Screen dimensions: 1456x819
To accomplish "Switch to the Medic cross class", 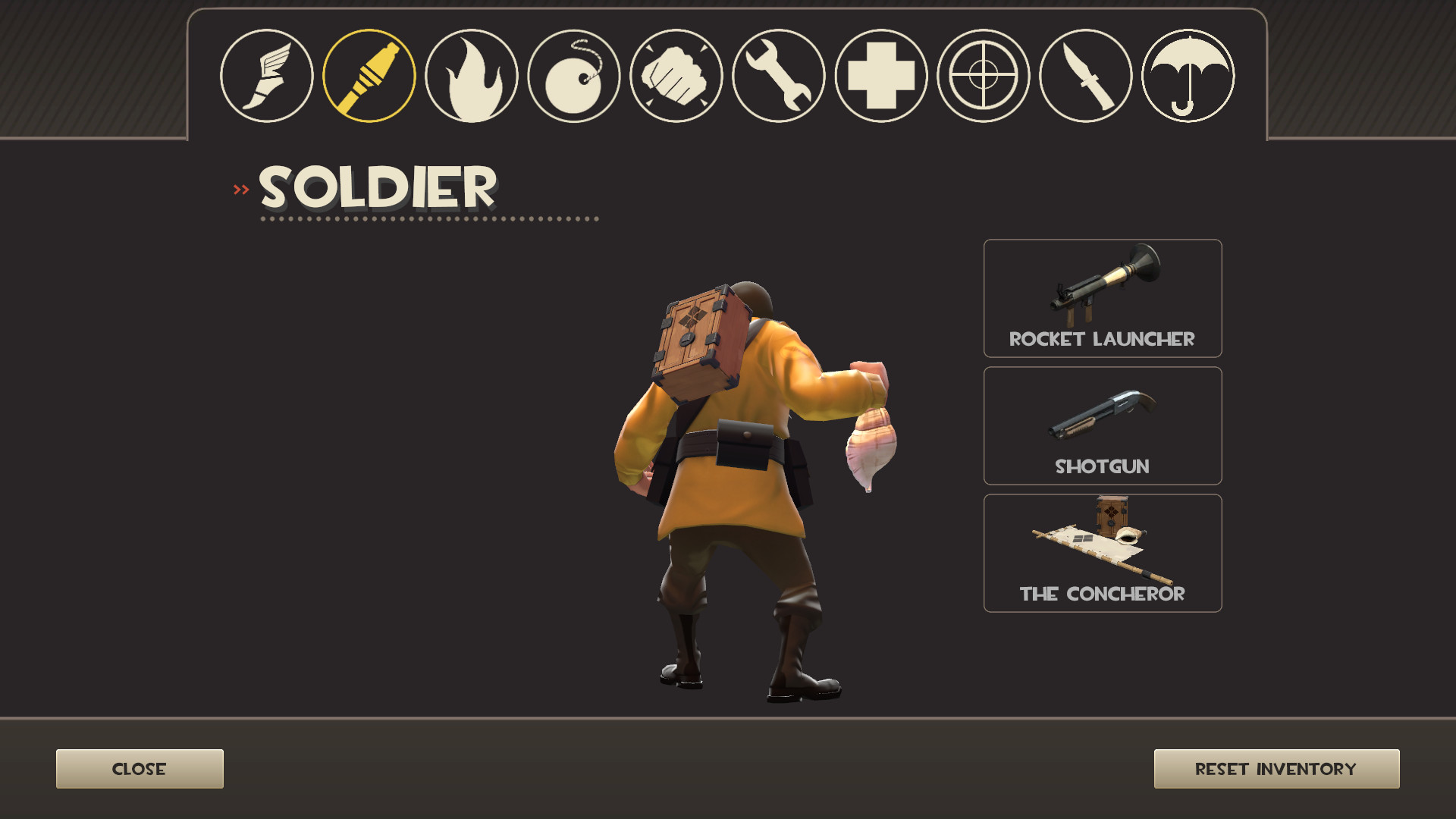I will pos(879,75).
